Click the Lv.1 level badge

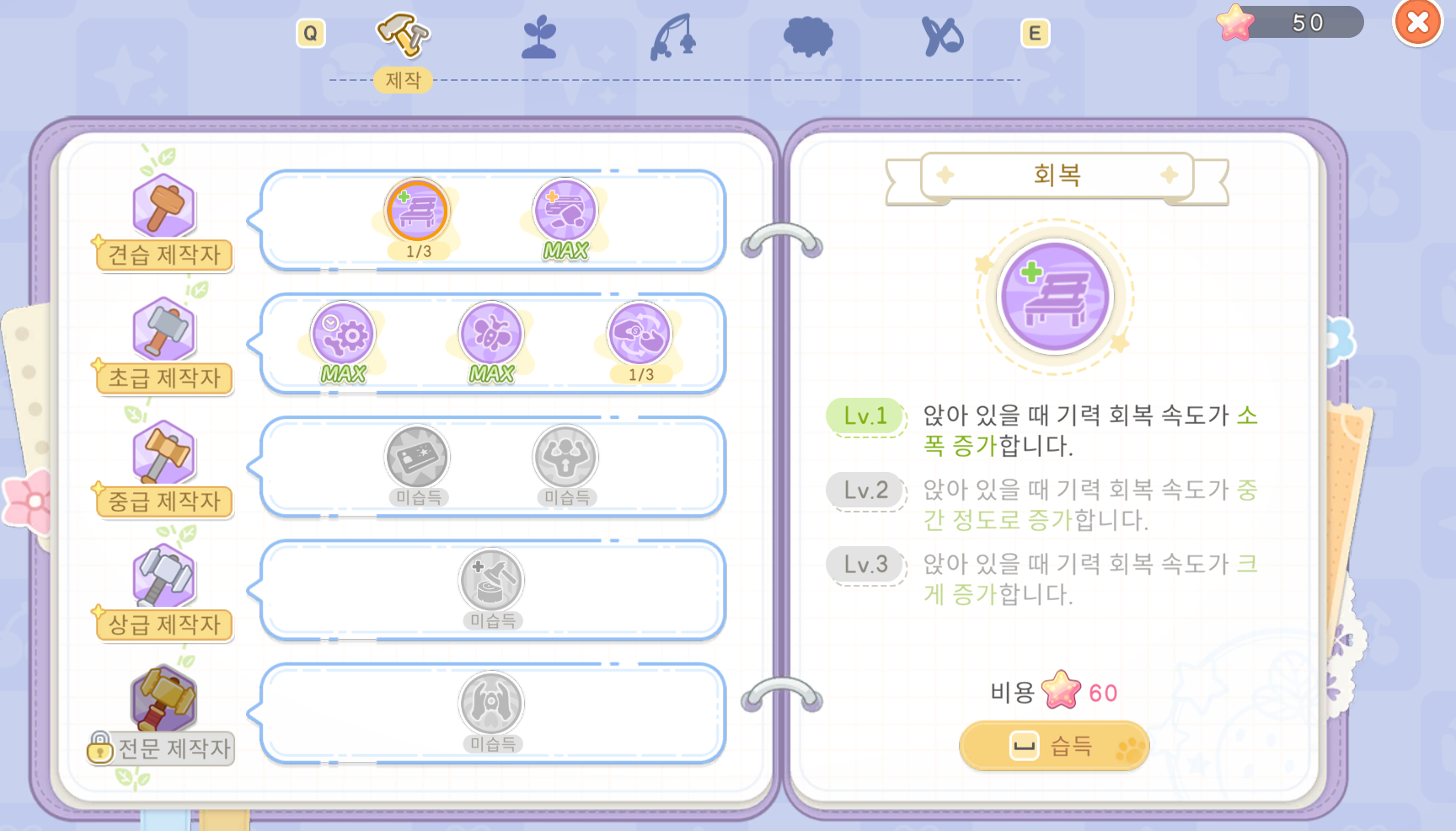click(866, 416)
